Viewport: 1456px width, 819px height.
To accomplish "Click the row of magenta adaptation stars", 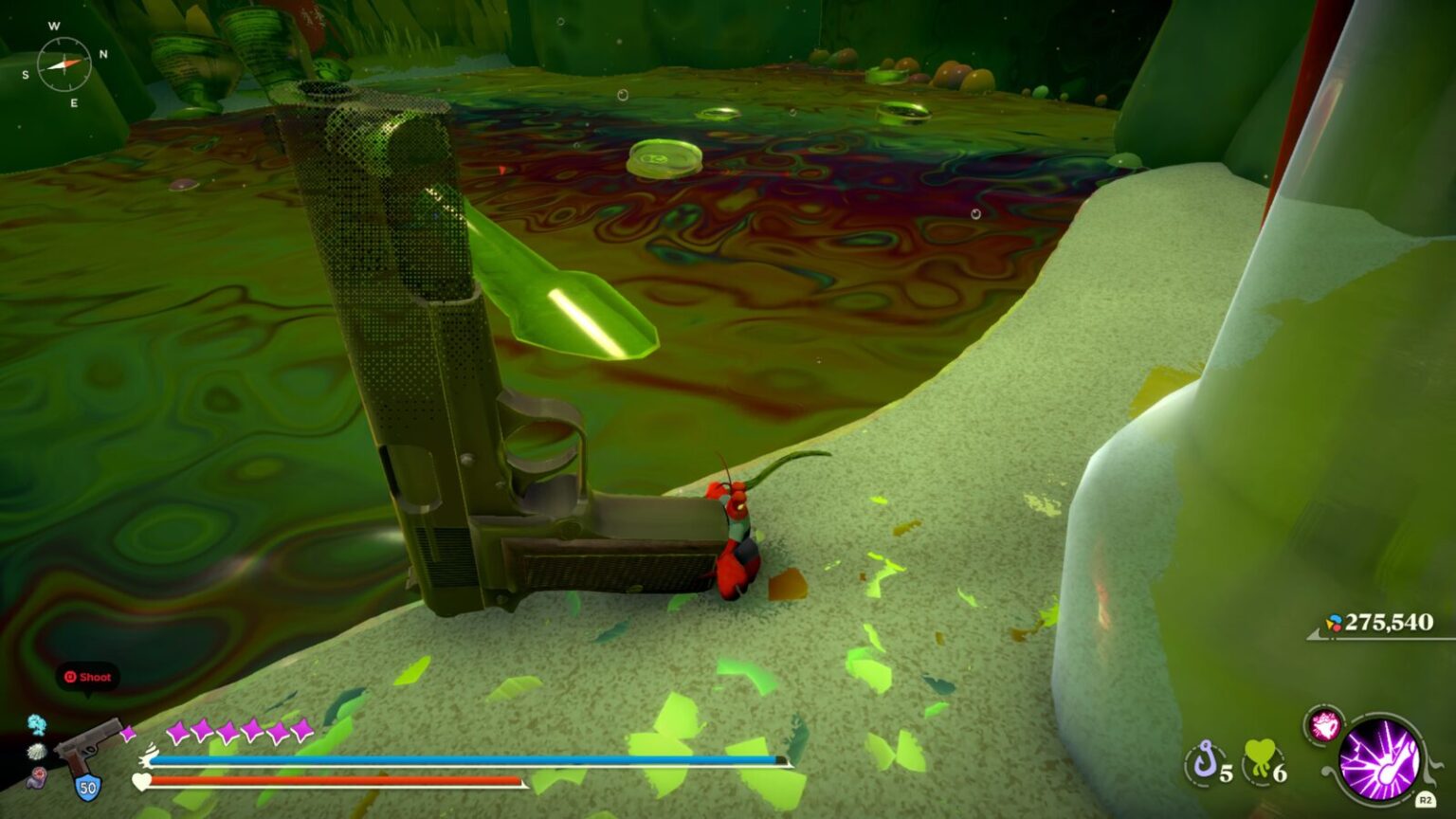I will tap(239, 732).
